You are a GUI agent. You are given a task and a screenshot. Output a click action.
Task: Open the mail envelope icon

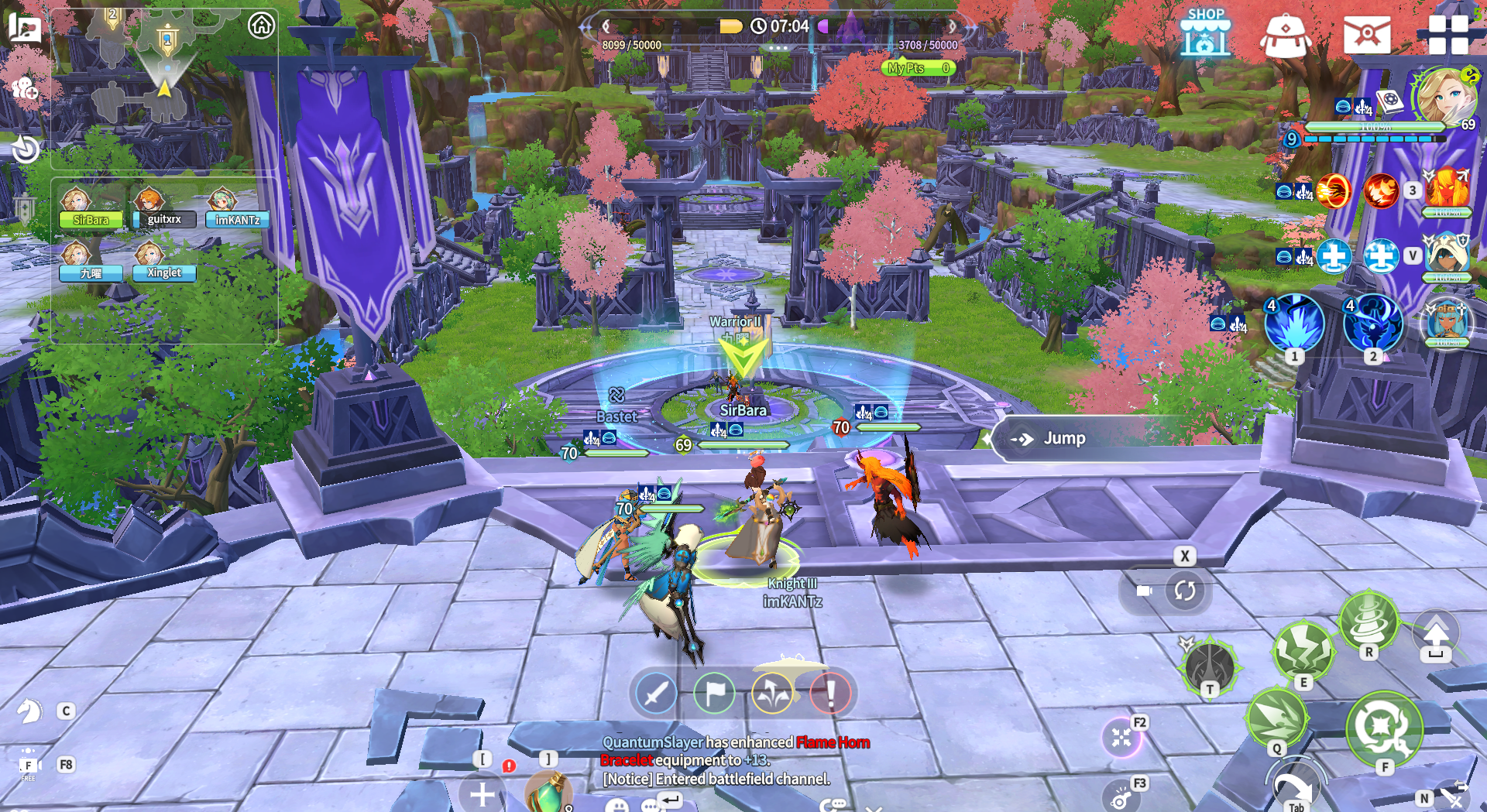click(1367, 36)
